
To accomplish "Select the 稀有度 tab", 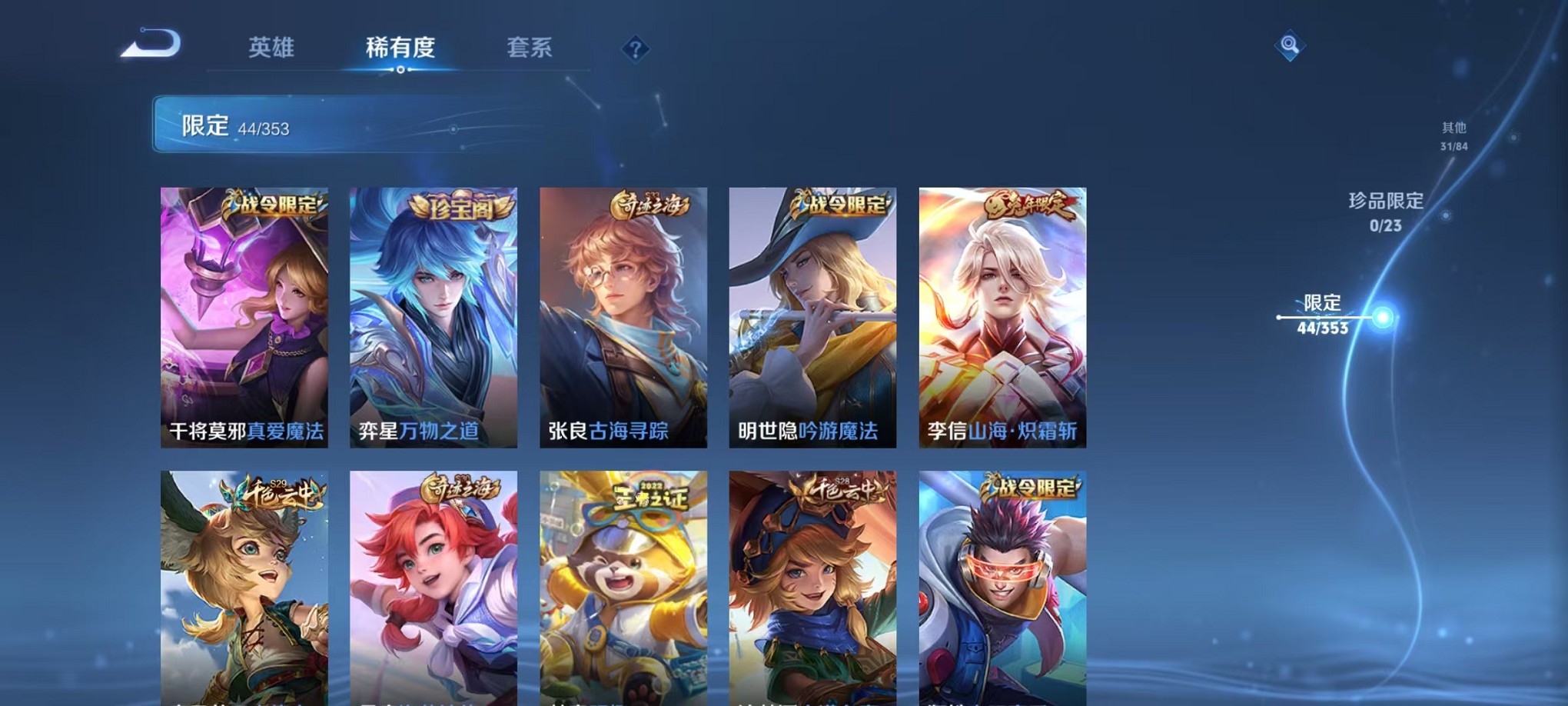I will pos(400,48).
